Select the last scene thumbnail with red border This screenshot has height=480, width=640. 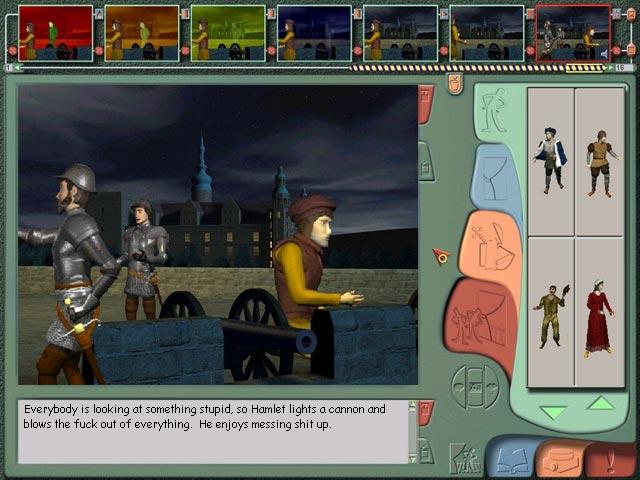(572, 33)
